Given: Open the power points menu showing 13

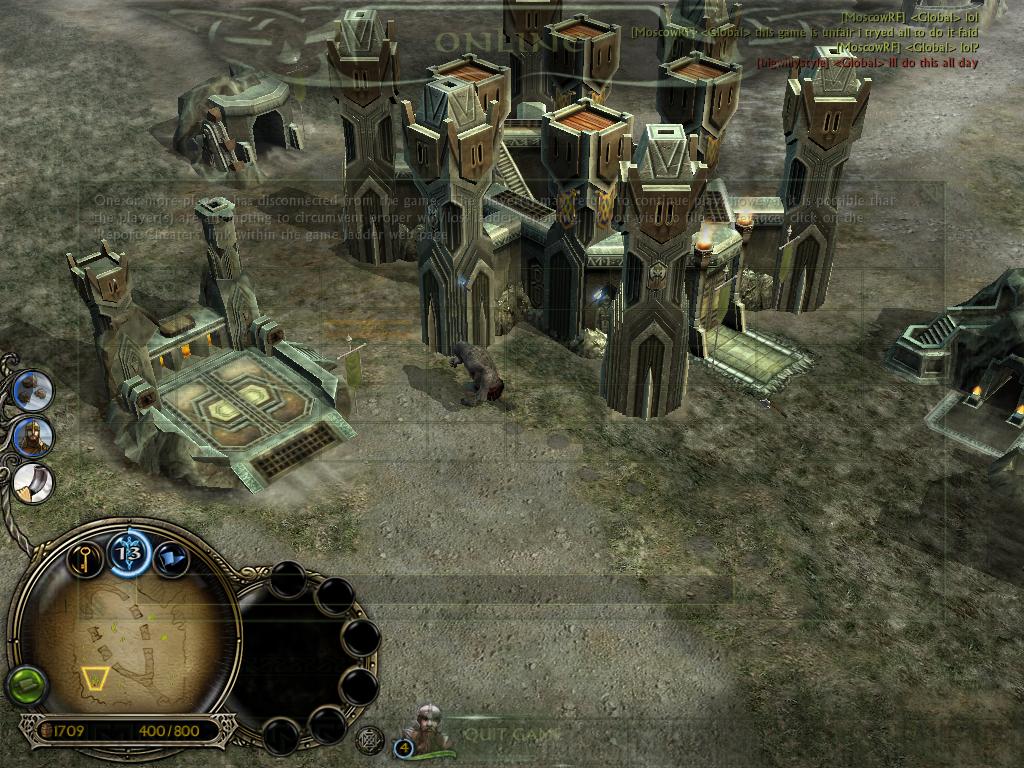Looking at the screenshot, I should click(129, 551).
